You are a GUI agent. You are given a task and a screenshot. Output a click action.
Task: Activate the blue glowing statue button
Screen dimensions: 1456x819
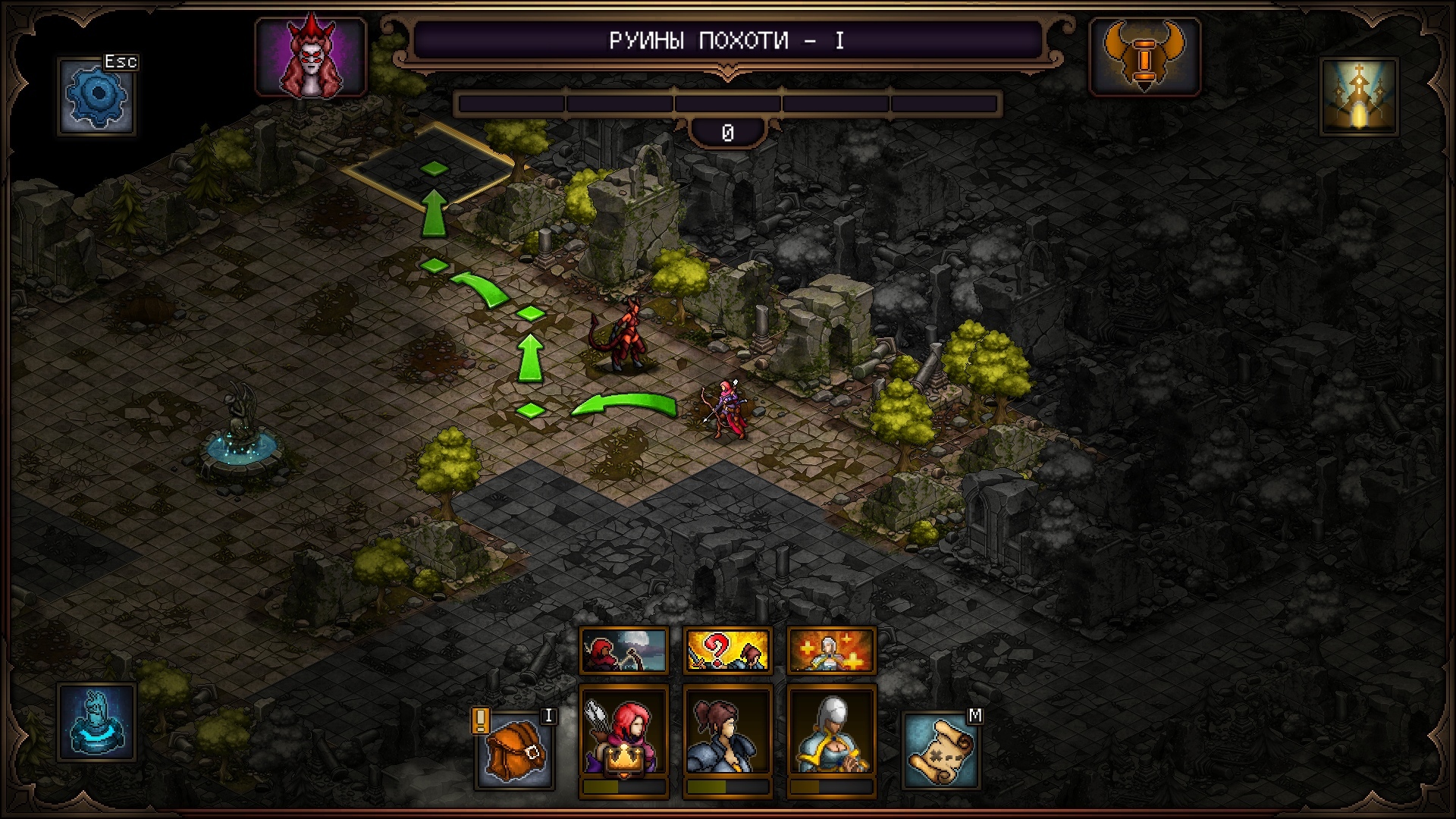tap(96, 722)
